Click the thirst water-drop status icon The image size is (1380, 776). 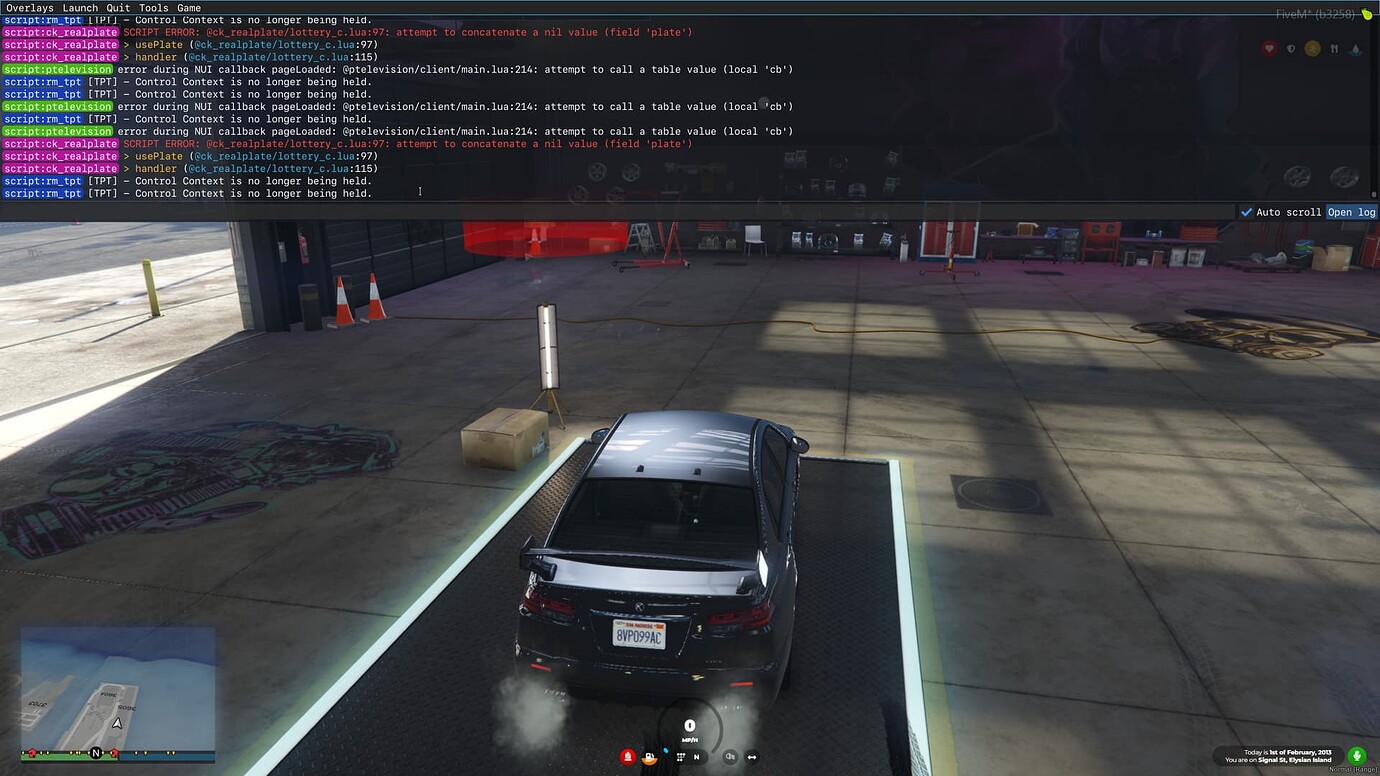[x=1355, y=50]
